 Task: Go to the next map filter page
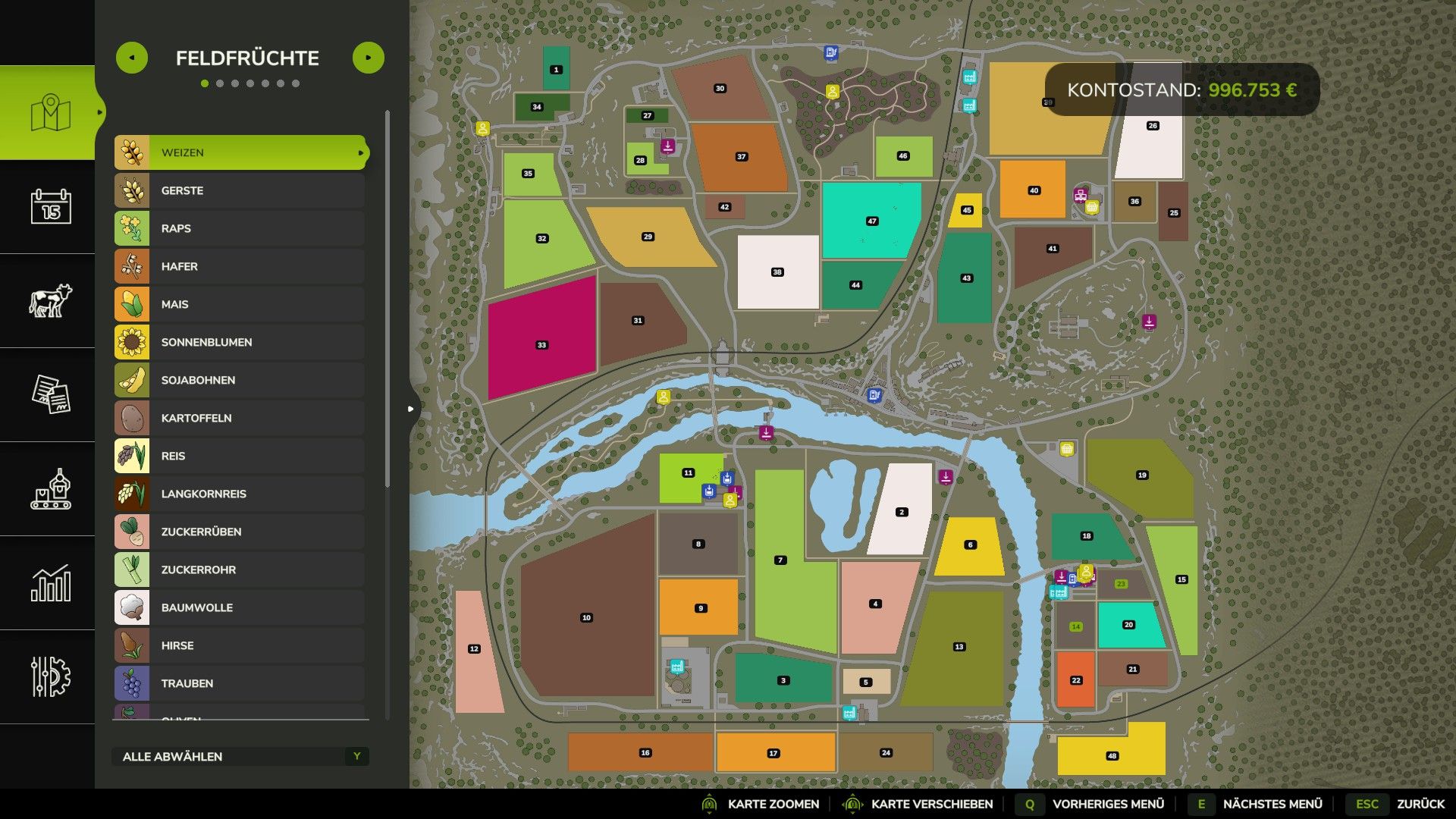pos(369,58)
